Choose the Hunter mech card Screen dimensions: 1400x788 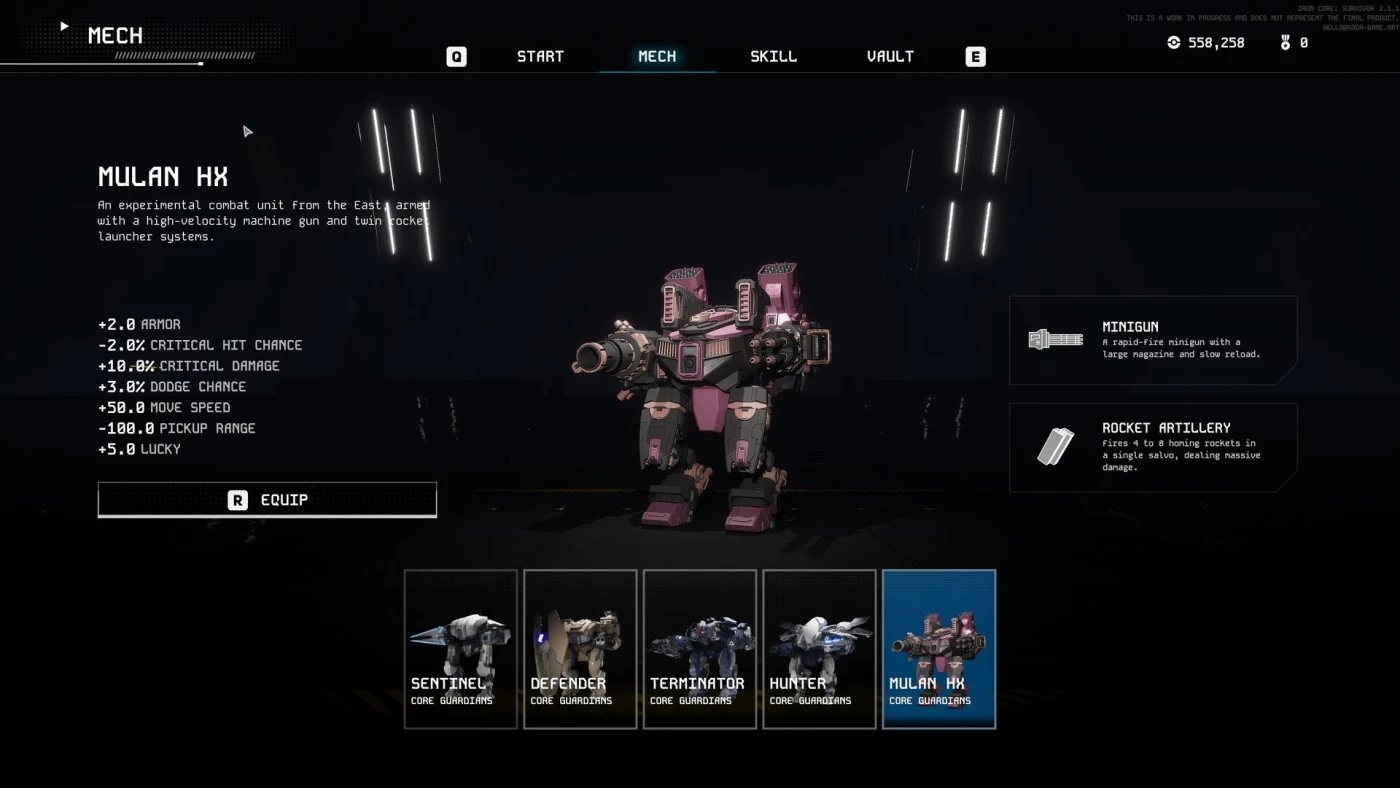[x=819, y=648]
